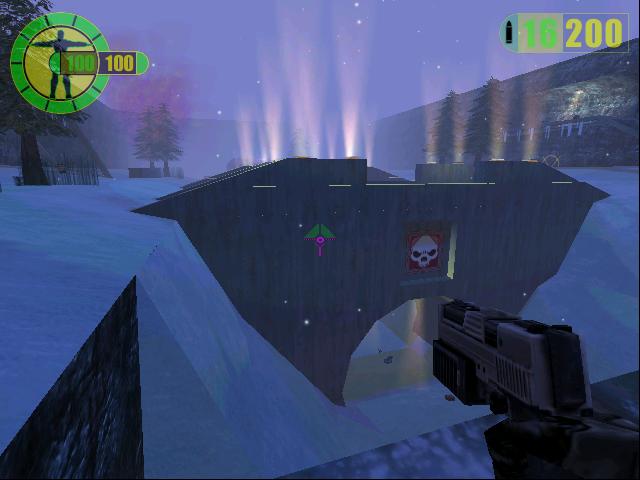Select the bullet ammo type icon
640x480 pixels.
[512, 32]
